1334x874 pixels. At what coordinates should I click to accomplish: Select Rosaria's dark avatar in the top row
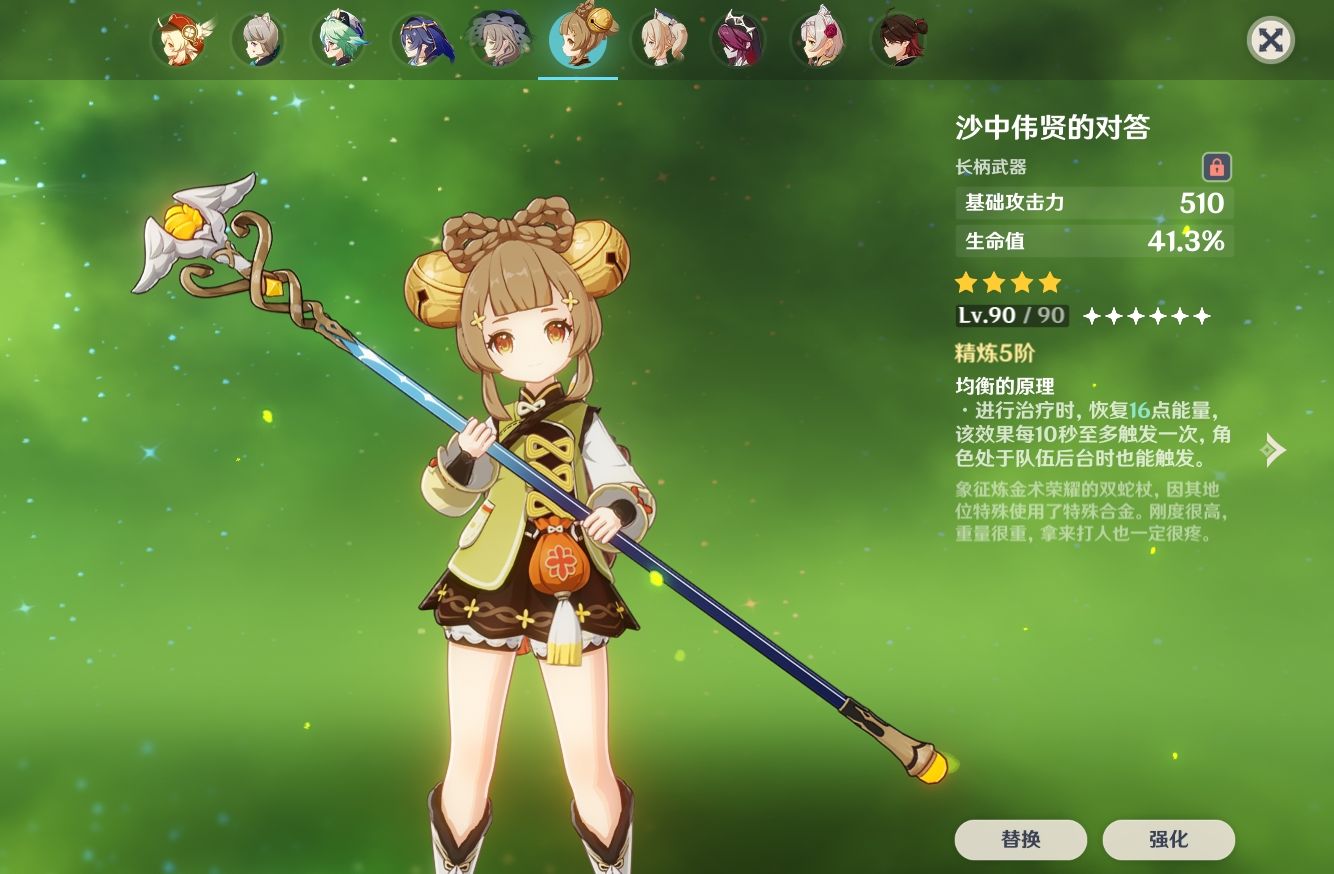[x=741, y=40]
